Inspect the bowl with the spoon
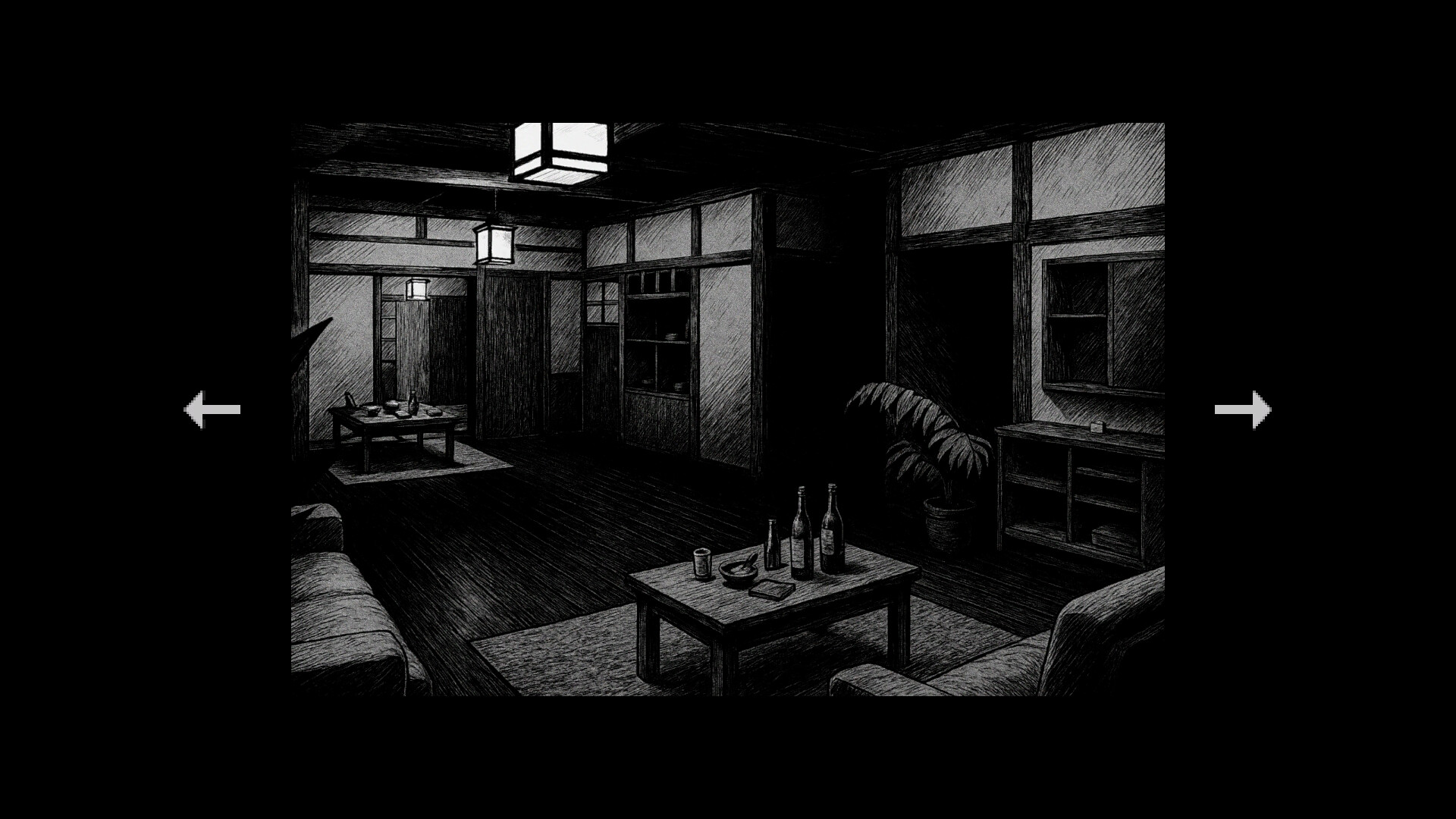The image size is (1456, 819). tap(739, 573)
